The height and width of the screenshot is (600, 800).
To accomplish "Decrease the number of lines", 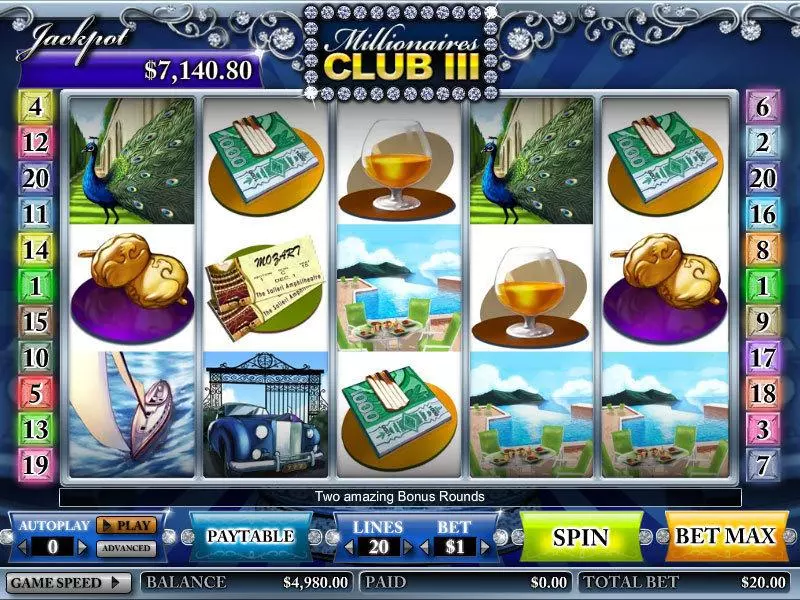I will tap(349, 547).
